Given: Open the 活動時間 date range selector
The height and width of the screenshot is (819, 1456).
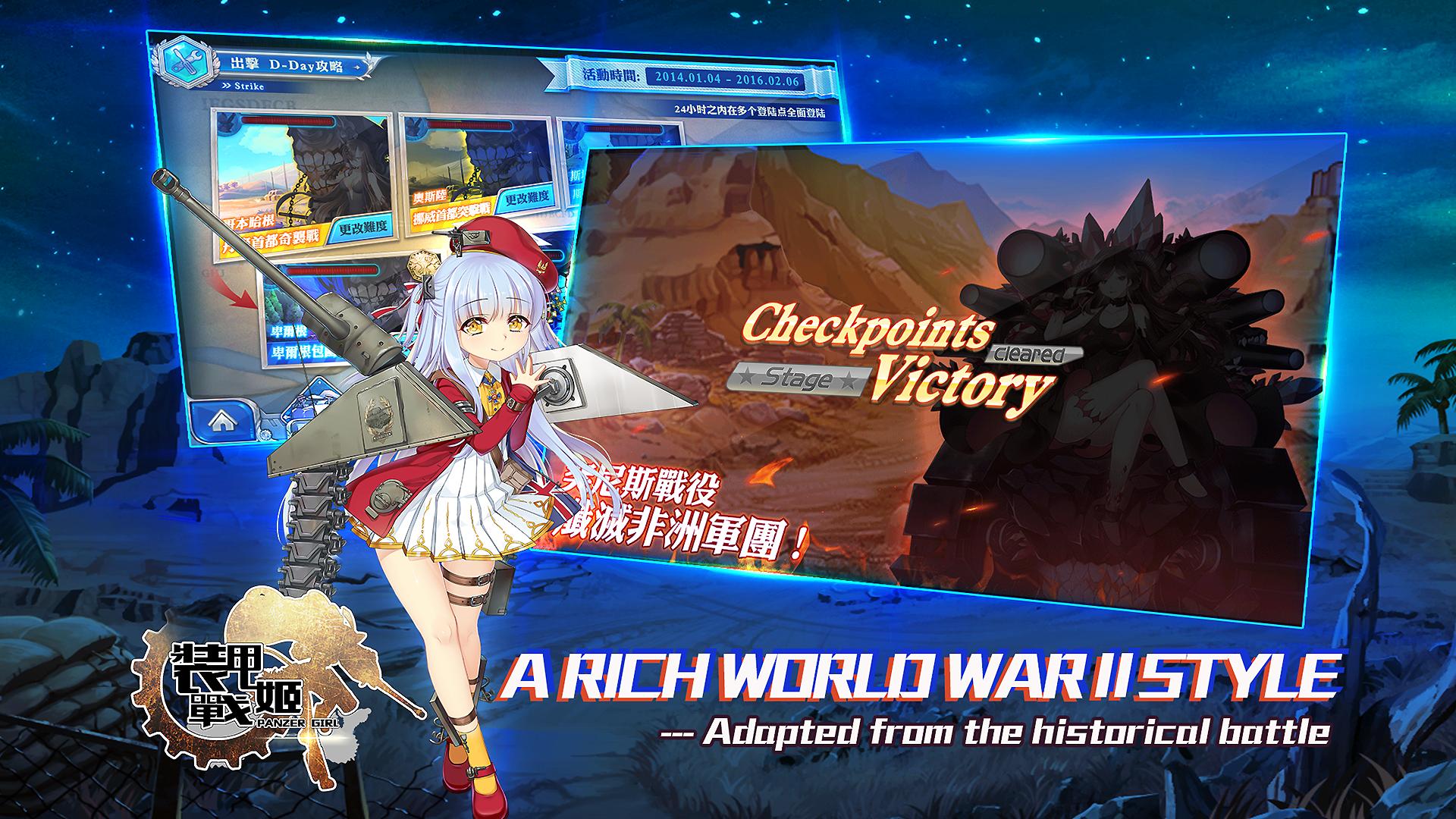Looking at the screenshot, I should tap(728, 78).
